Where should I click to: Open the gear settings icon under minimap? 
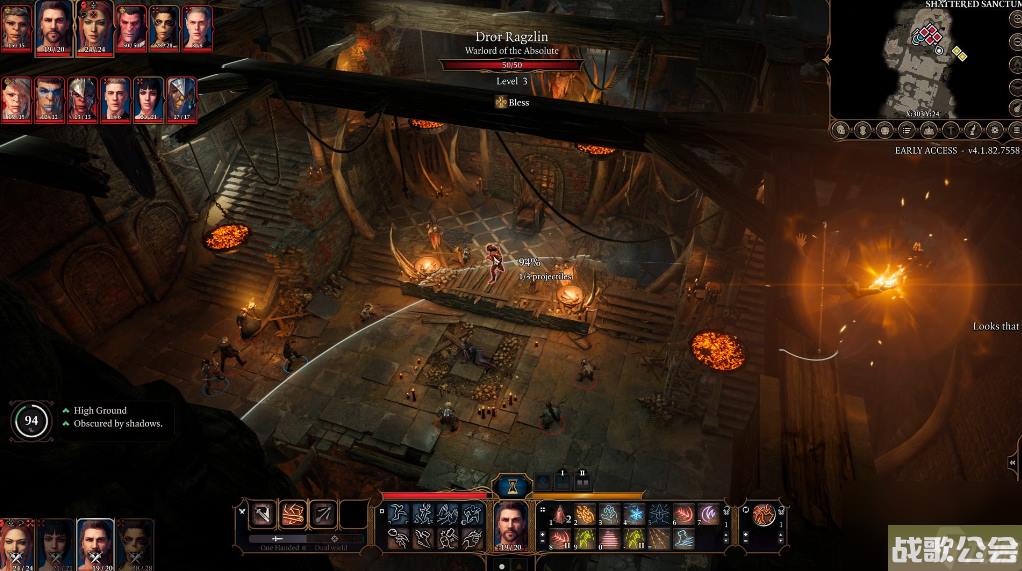coord(997,130)
